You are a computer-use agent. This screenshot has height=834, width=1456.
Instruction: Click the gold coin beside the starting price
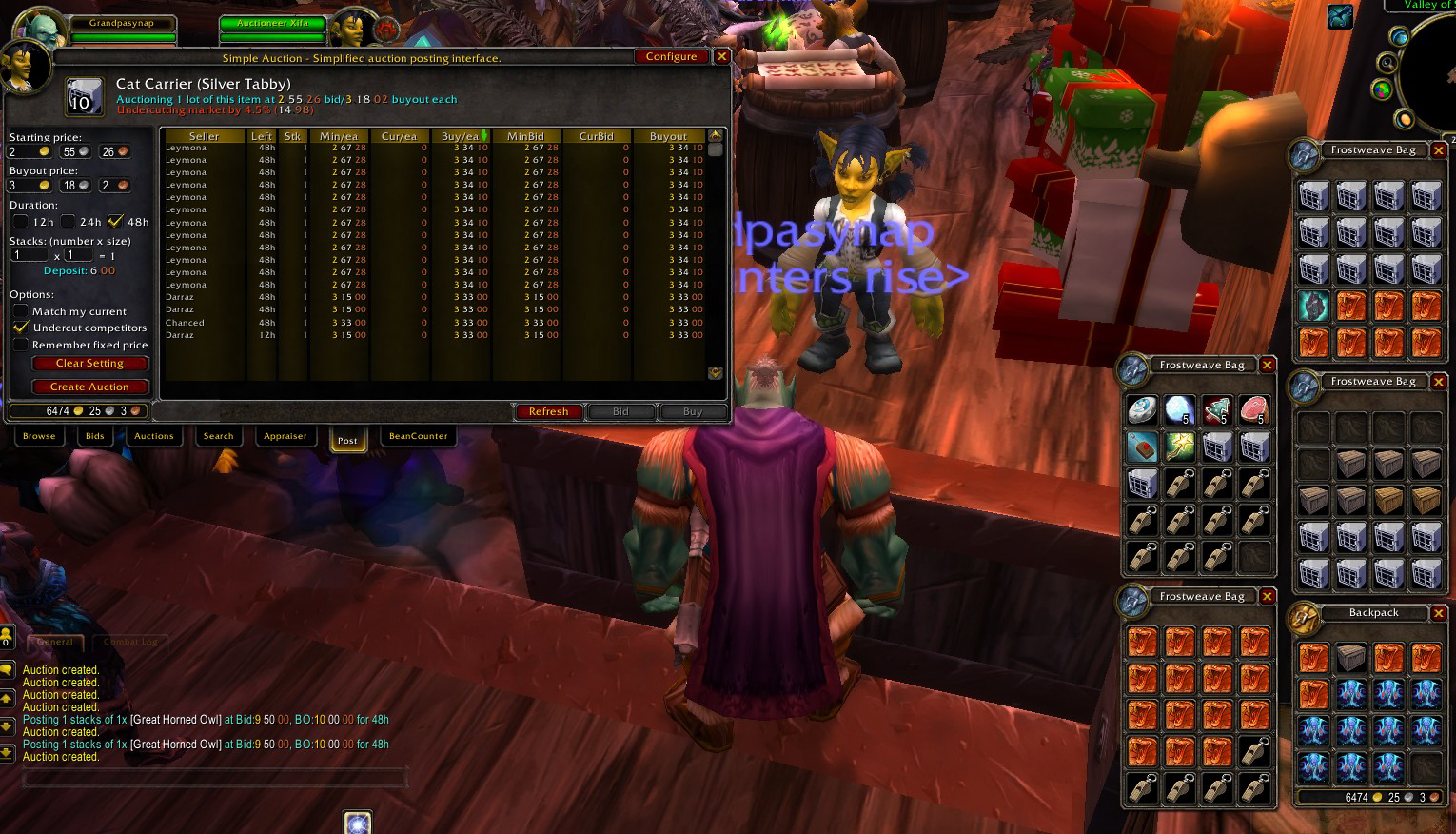click(45, 150)
